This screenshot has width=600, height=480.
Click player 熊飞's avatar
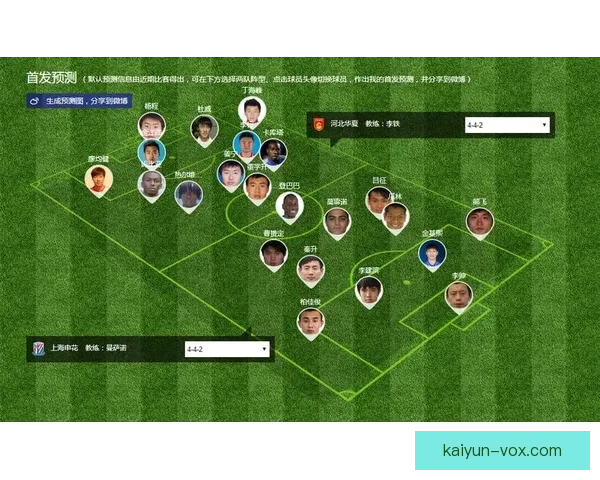(x=480, y=221)
